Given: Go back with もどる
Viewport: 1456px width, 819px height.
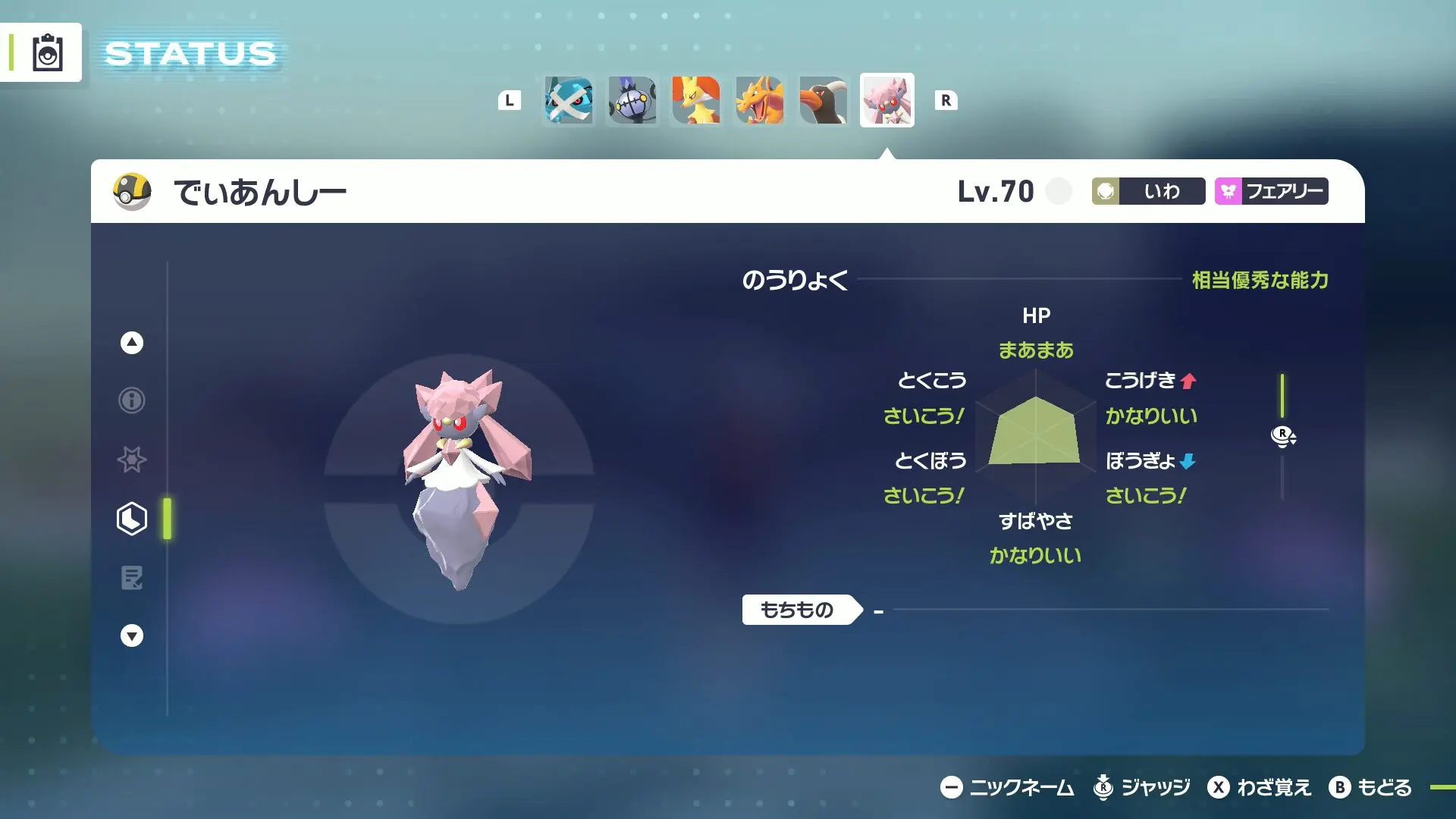Looking at the screenshot, I should point(1370,788).
